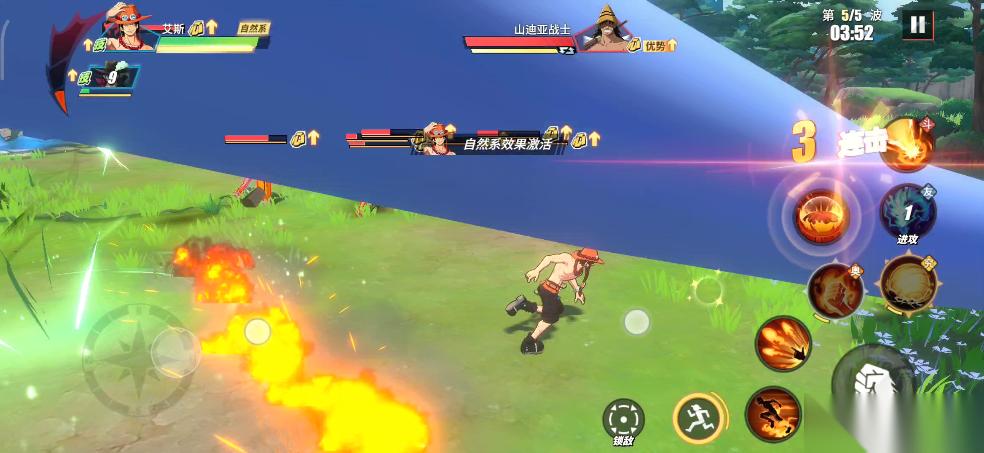This screenshot has width=984, height=453.
Task: Tap Ace's character portrait
Action: [128, 30]
